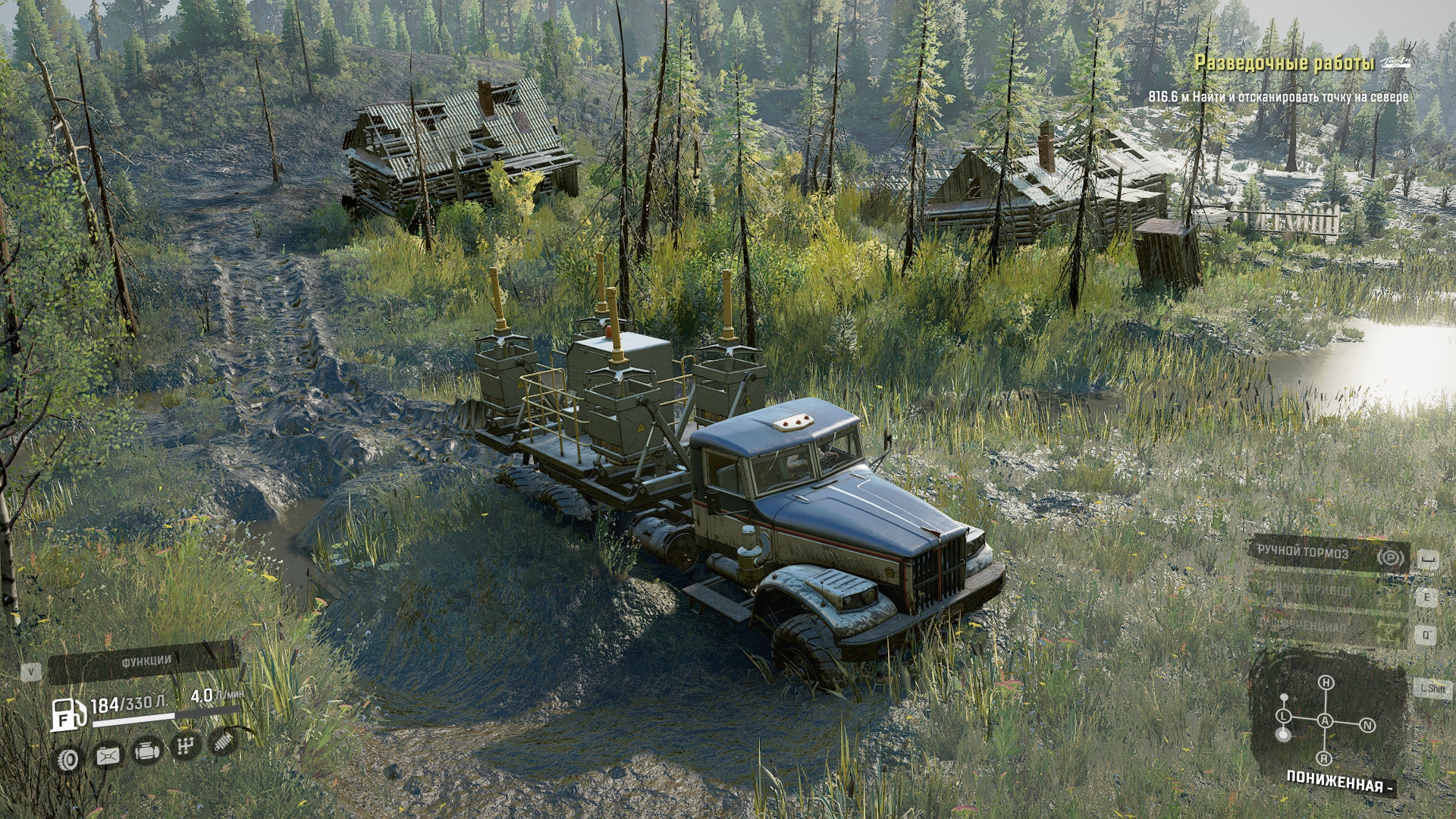Click the engine damage status icon

(x=146, y=752)
